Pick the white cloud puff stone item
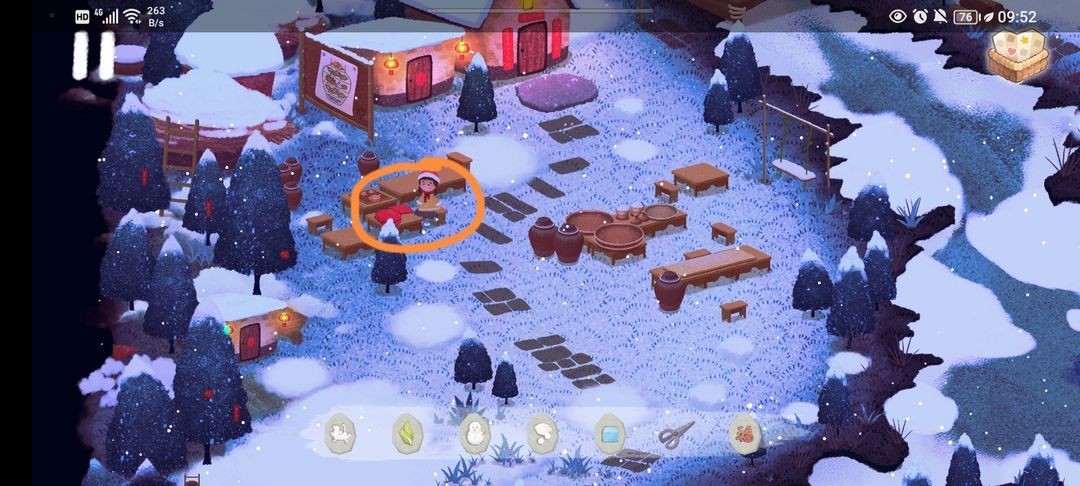The image size is (1080, 486). [541, 433]
